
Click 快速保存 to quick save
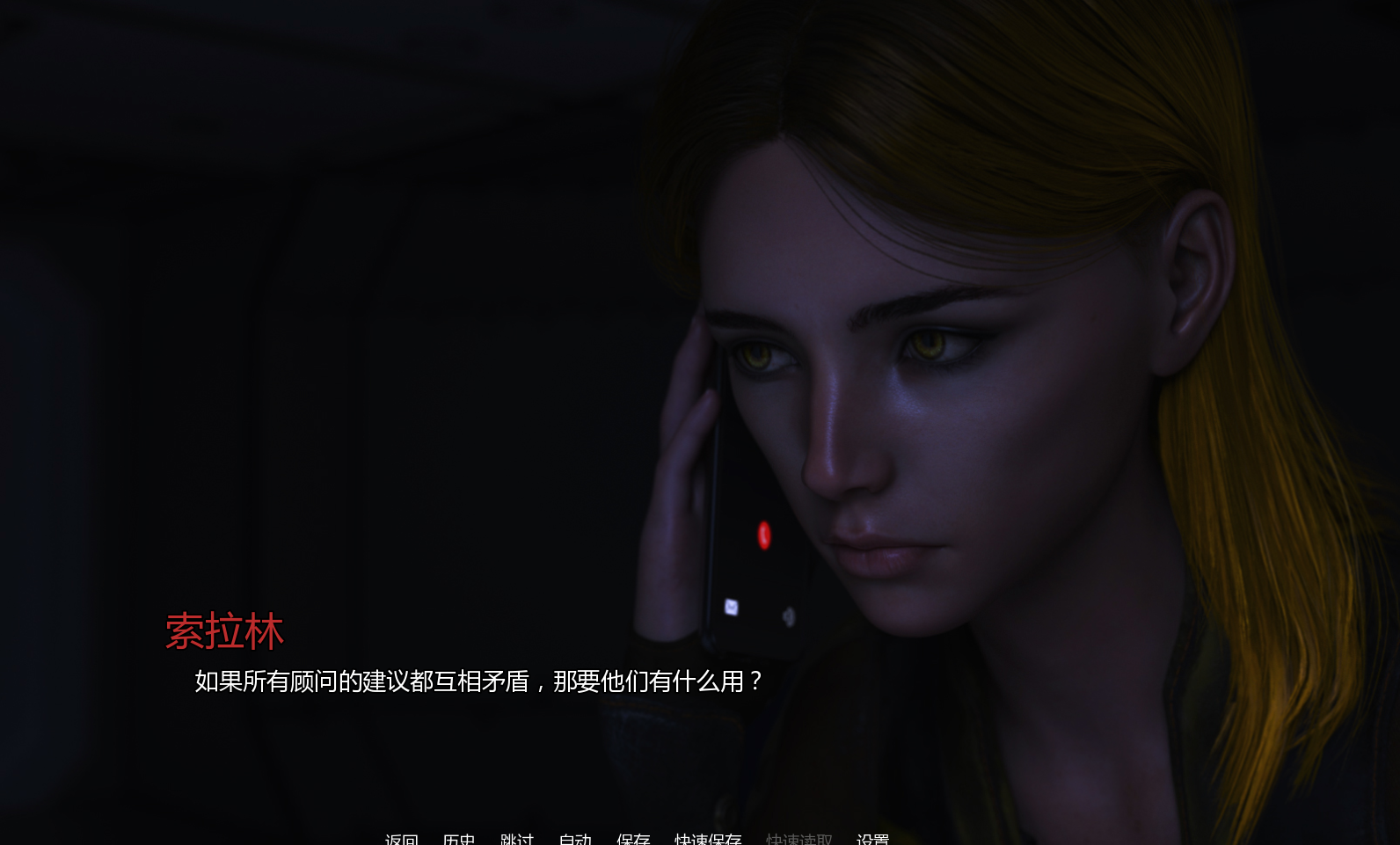click(x=708, y=839)
